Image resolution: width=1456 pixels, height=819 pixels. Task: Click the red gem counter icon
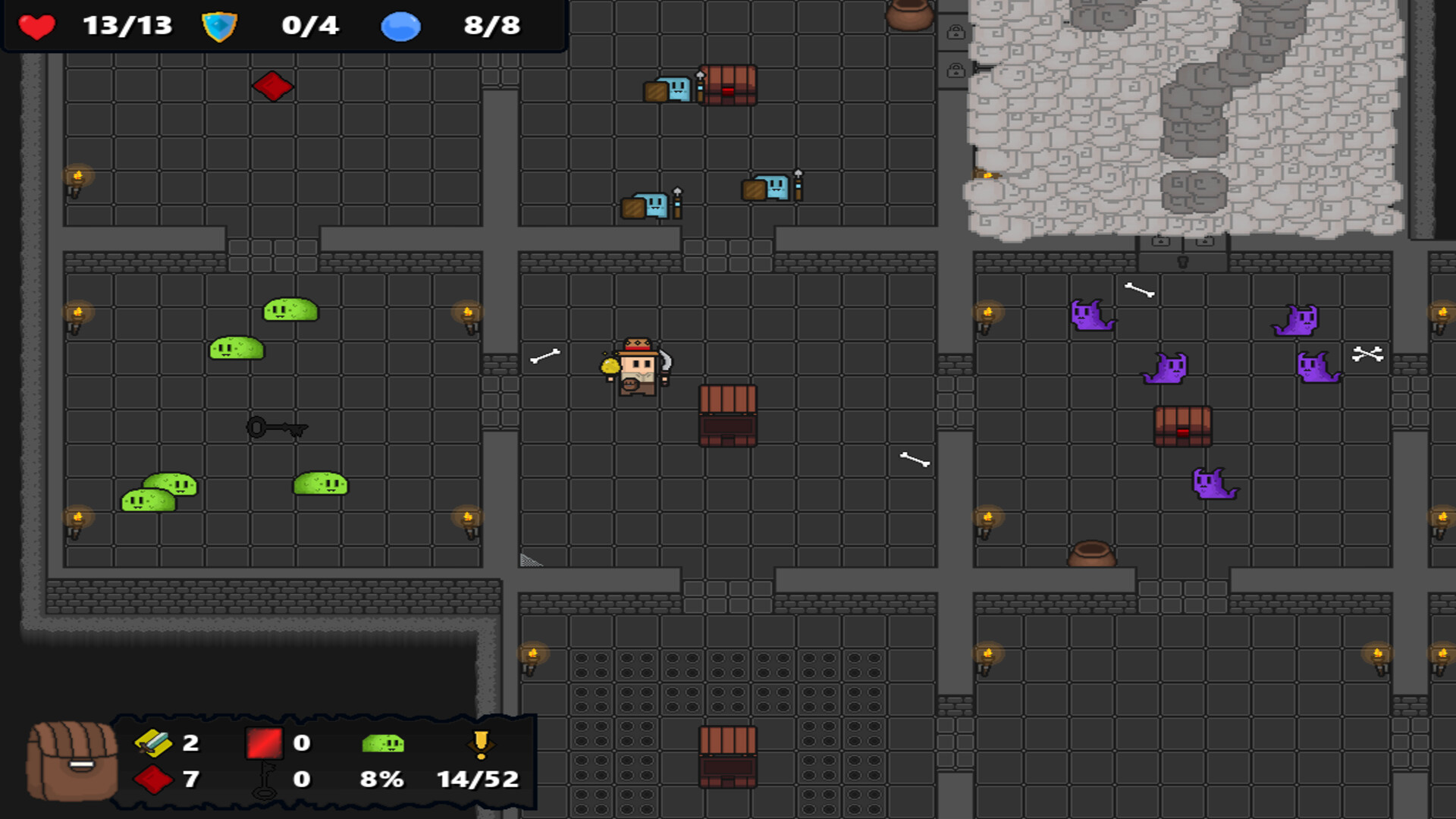point(155,779)
